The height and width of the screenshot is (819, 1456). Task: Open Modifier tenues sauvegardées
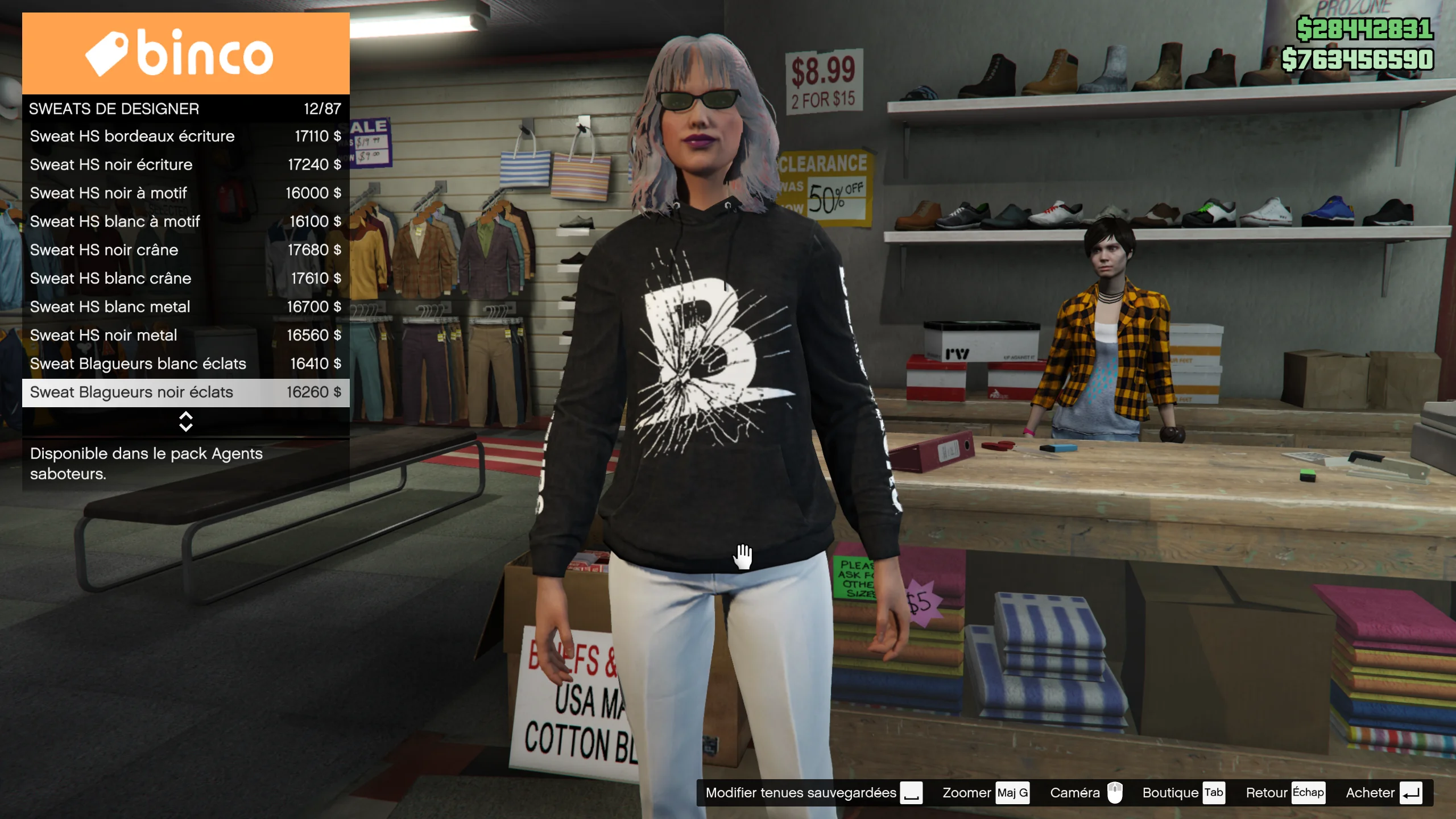[813, 793]
